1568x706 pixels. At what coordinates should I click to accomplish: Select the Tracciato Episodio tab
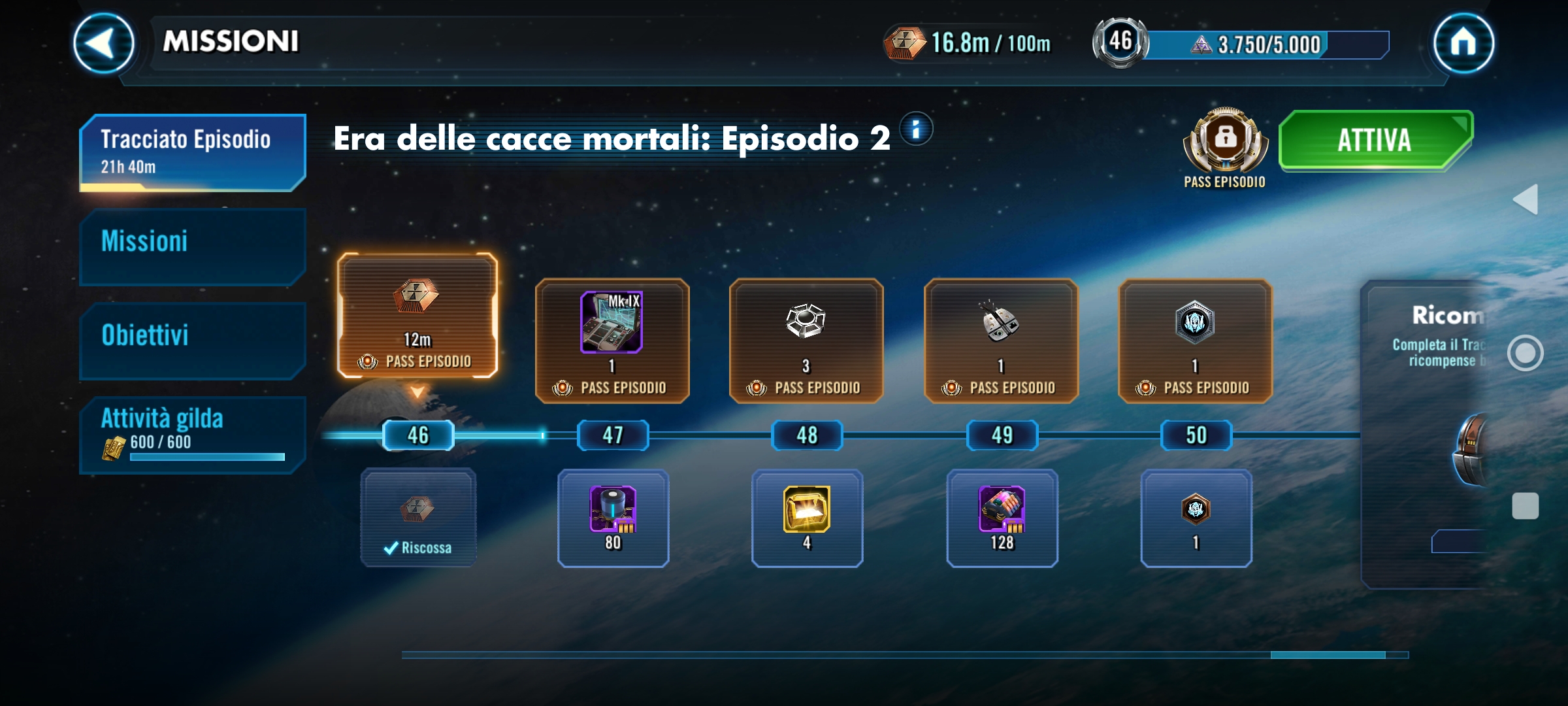click(192, 152)
